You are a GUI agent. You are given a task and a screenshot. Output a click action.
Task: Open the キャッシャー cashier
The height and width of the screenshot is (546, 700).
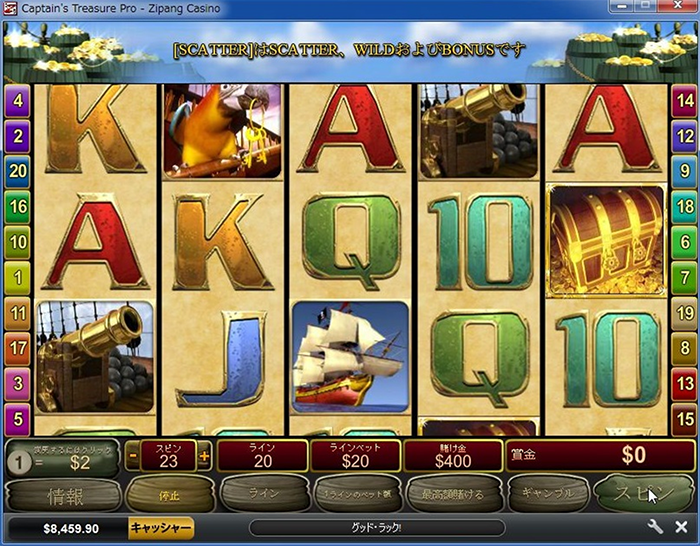click(160, 527)
